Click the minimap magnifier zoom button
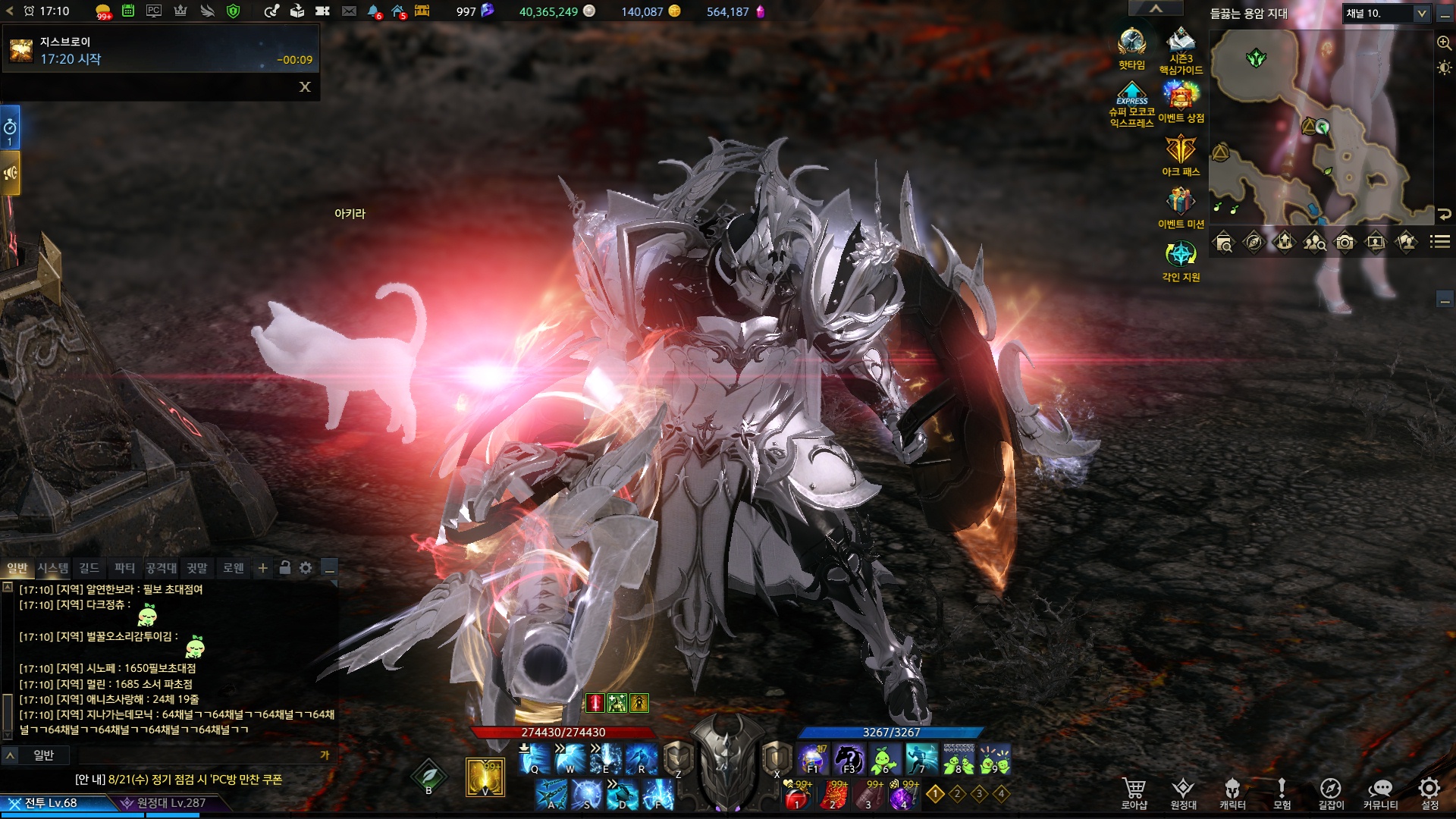 (x=1444, y=43)
